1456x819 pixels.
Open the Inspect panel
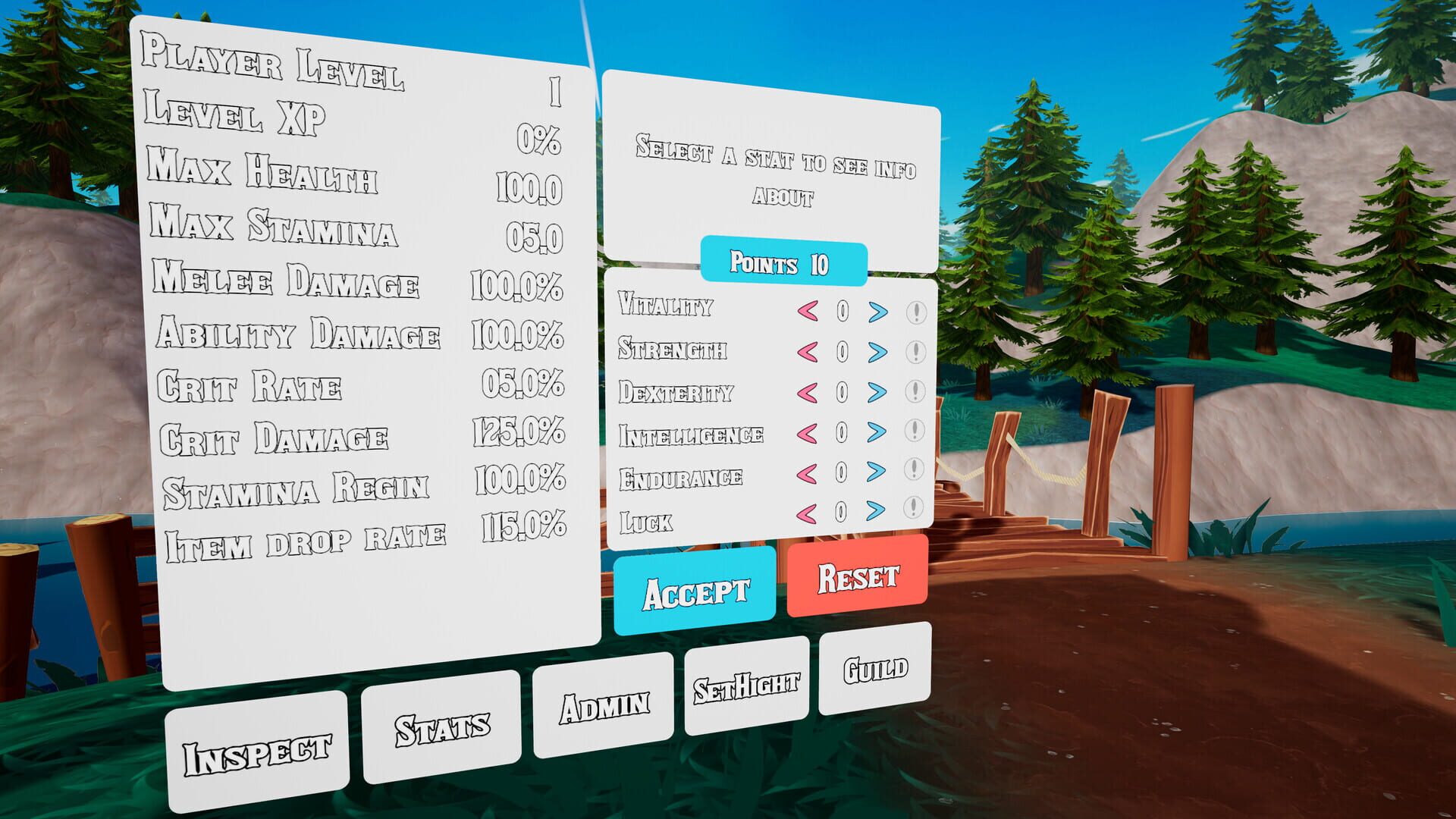259,751
